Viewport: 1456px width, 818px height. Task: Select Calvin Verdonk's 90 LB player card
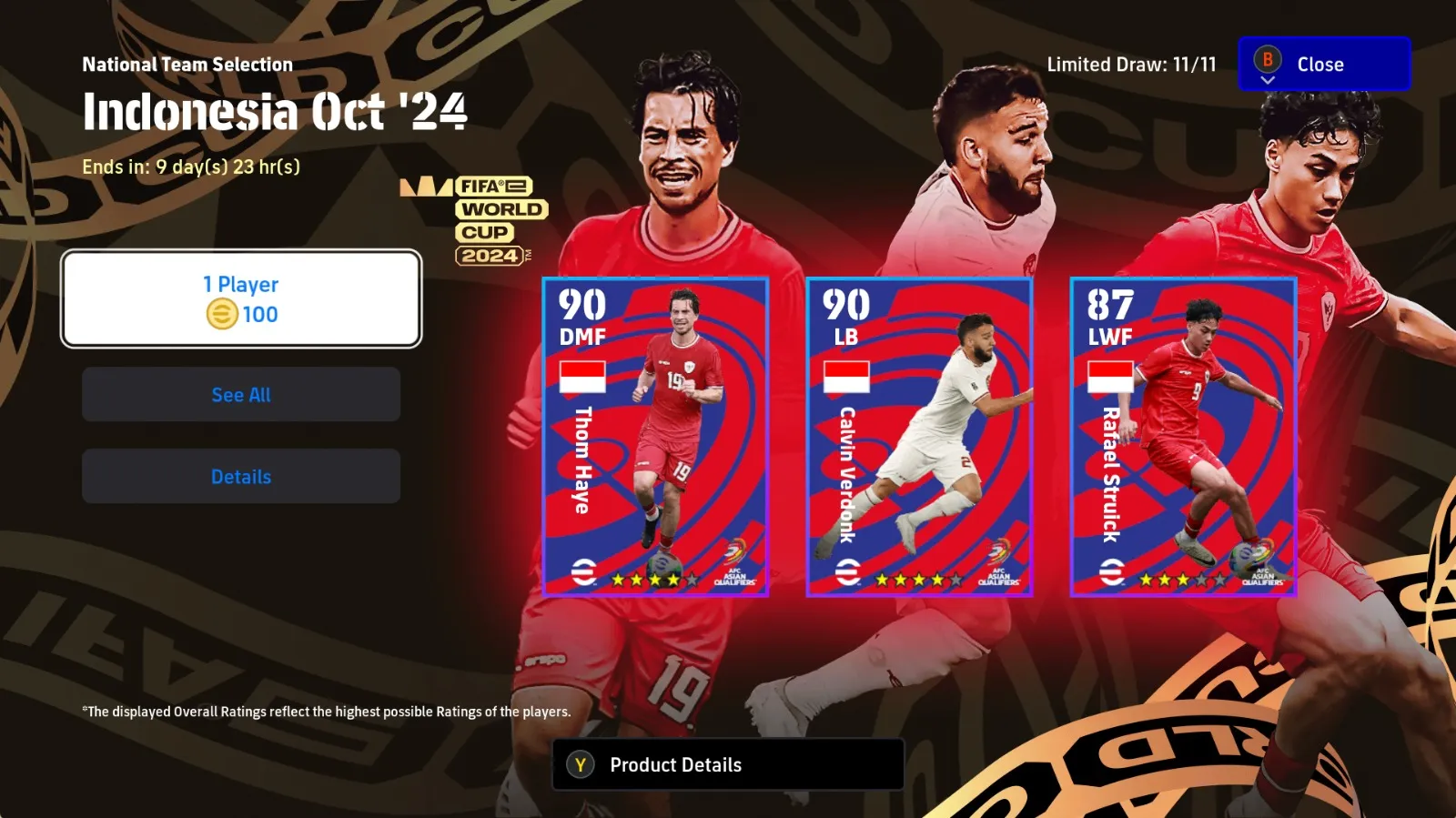(922, 437)
